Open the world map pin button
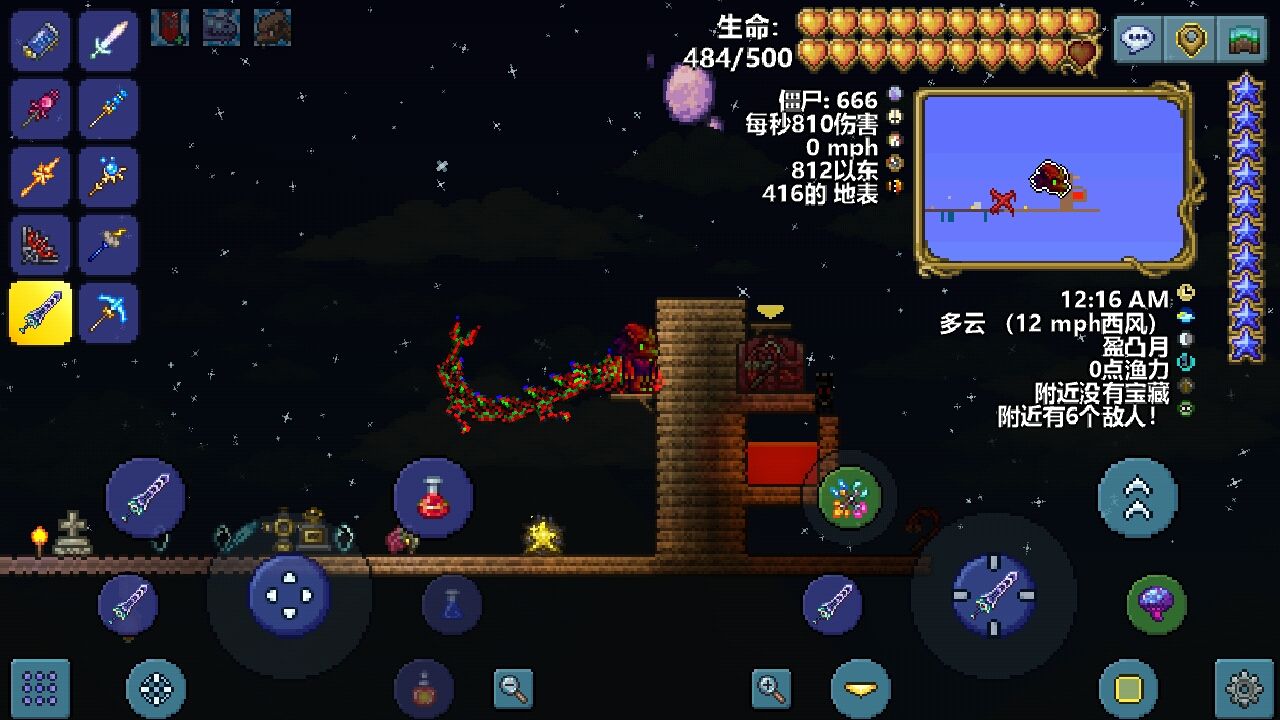The image size is (1280, 720). click(x=1190, y=40)
